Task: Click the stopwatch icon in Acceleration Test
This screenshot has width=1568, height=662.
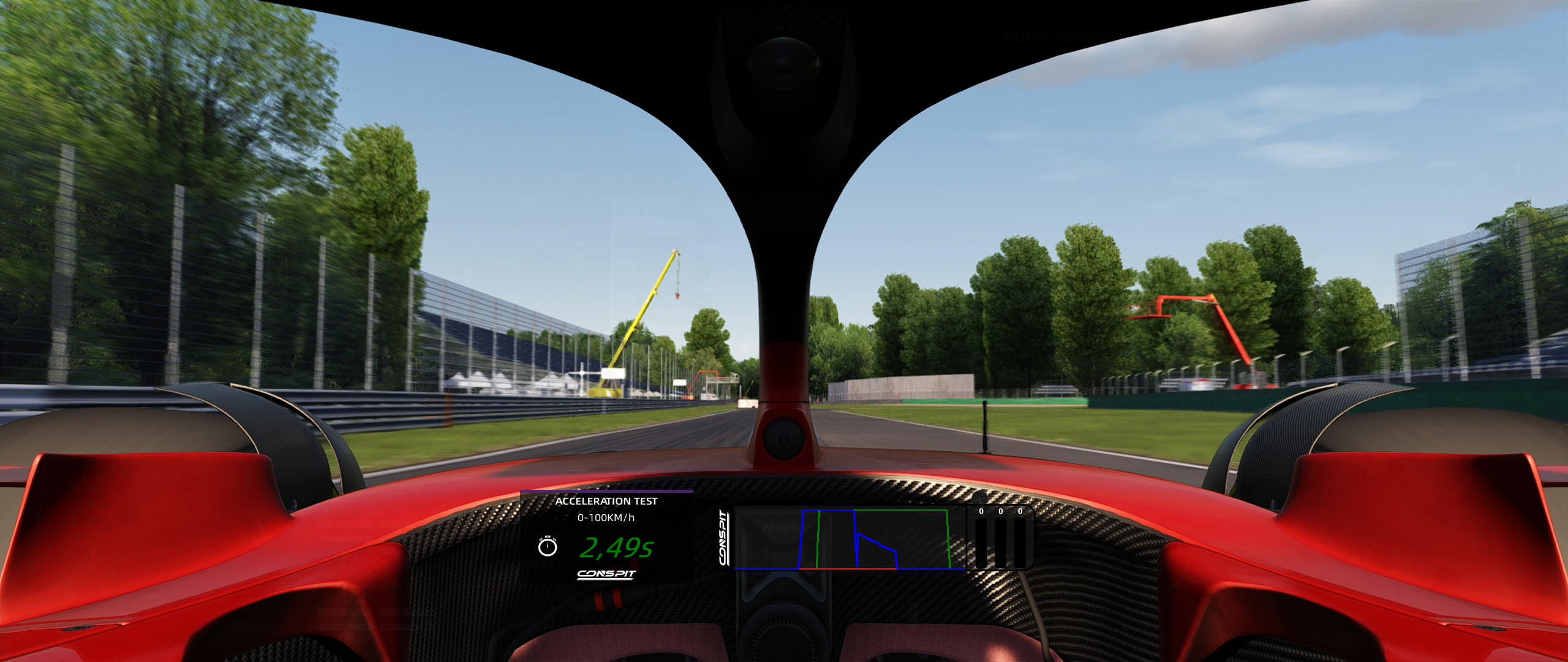Action: [x=547, y=546]
